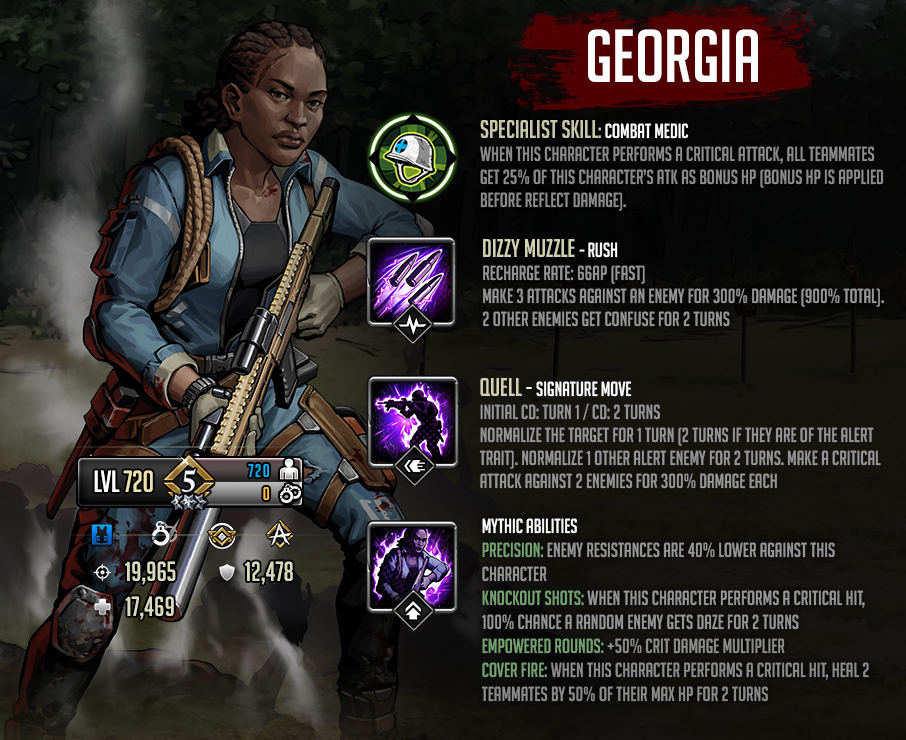This screenshot has height=740, width=906.
Task: Choose the gold diamond emblem trait icon
Action: [x=220, y=536]
